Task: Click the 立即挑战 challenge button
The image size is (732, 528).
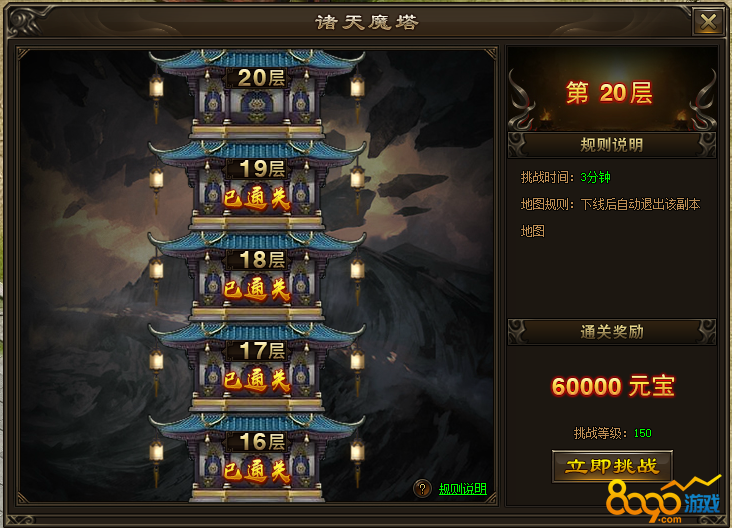Action: coord(612,466)
